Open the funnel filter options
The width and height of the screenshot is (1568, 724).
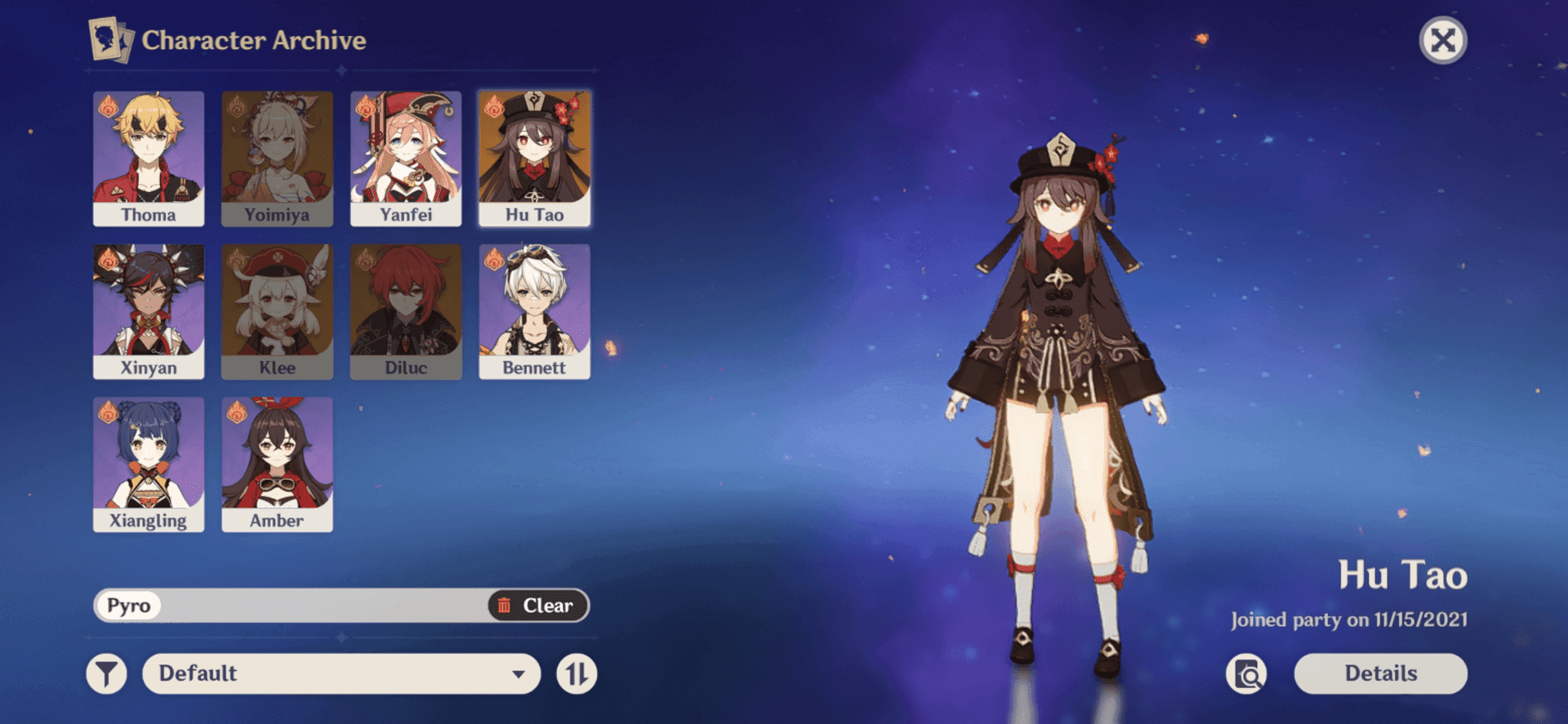tap(107, 674)
